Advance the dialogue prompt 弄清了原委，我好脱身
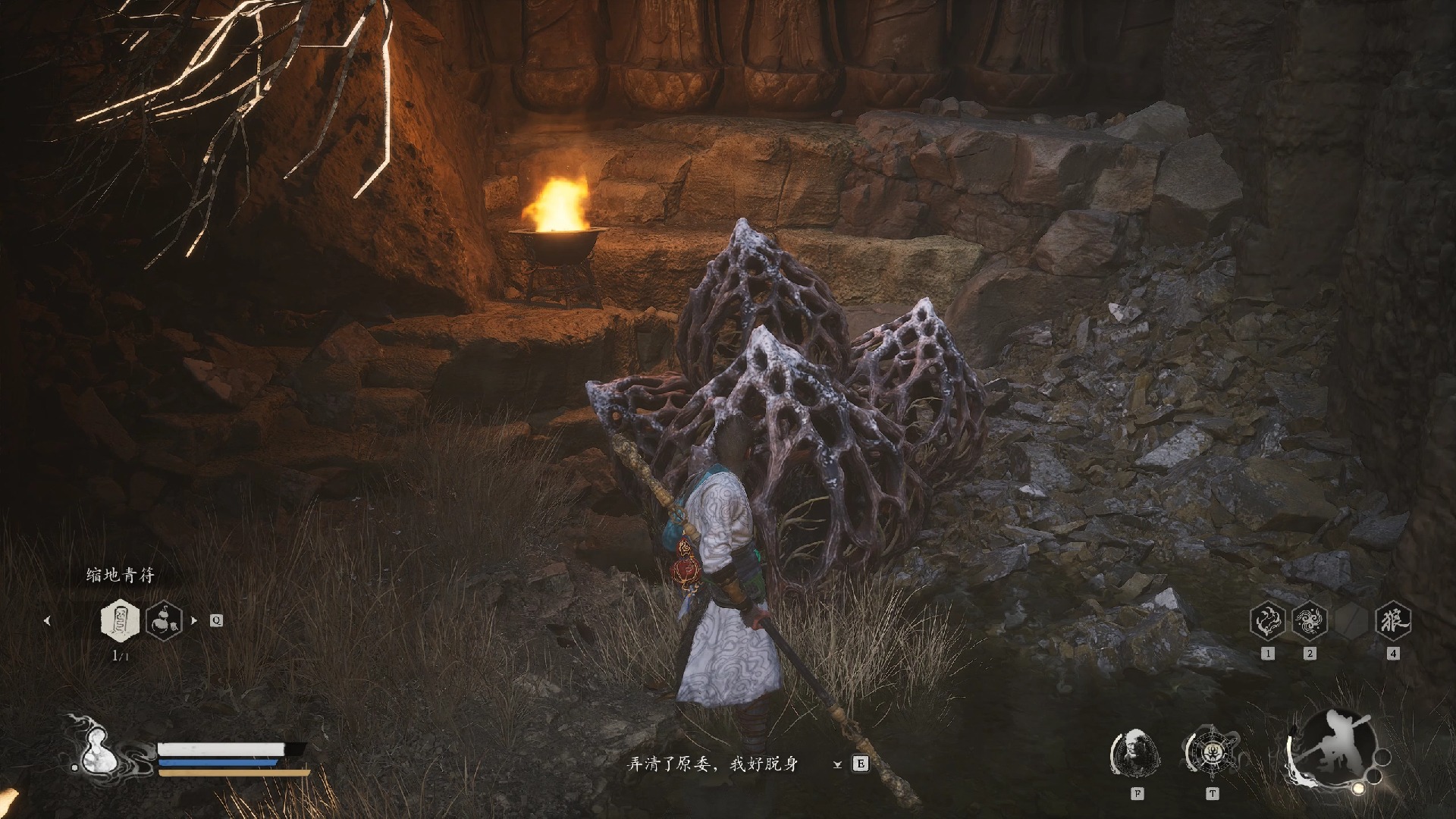Image resolution: width=1456 pixels, height=819 pixels. 712,764
